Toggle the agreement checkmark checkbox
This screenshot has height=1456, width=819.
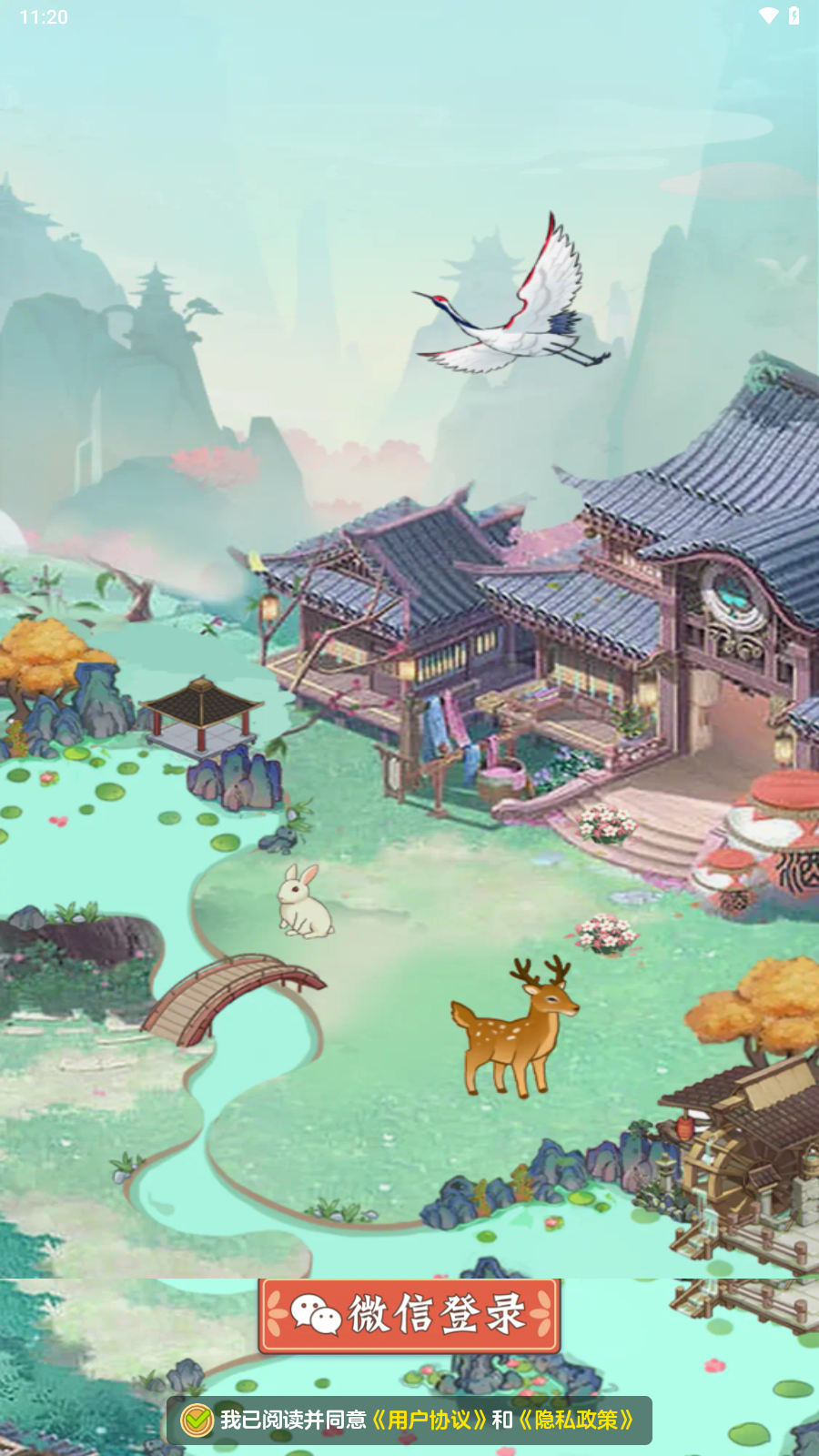[x=197, y=1421]
